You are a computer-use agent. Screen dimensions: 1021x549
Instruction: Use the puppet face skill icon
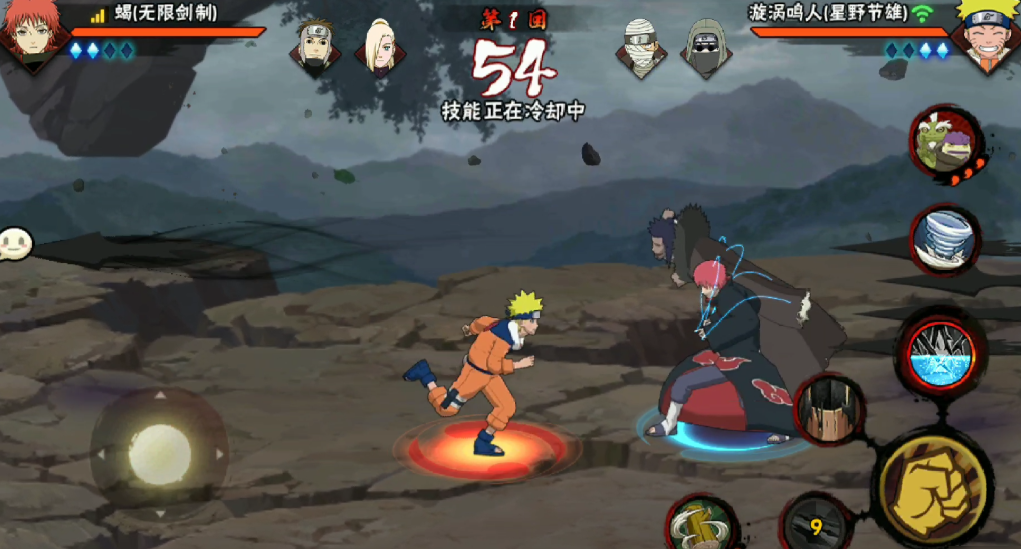pyautogui.click(x=829, y=409)
